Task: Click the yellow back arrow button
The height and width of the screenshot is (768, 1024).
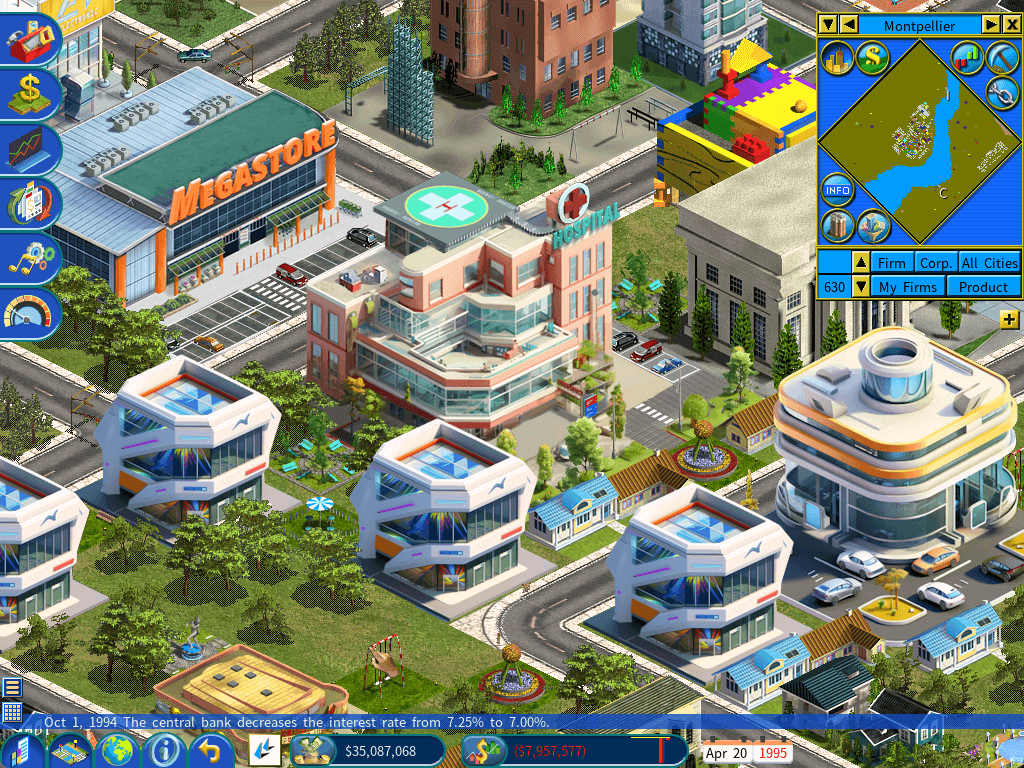Action: click(x=209, y=750)
